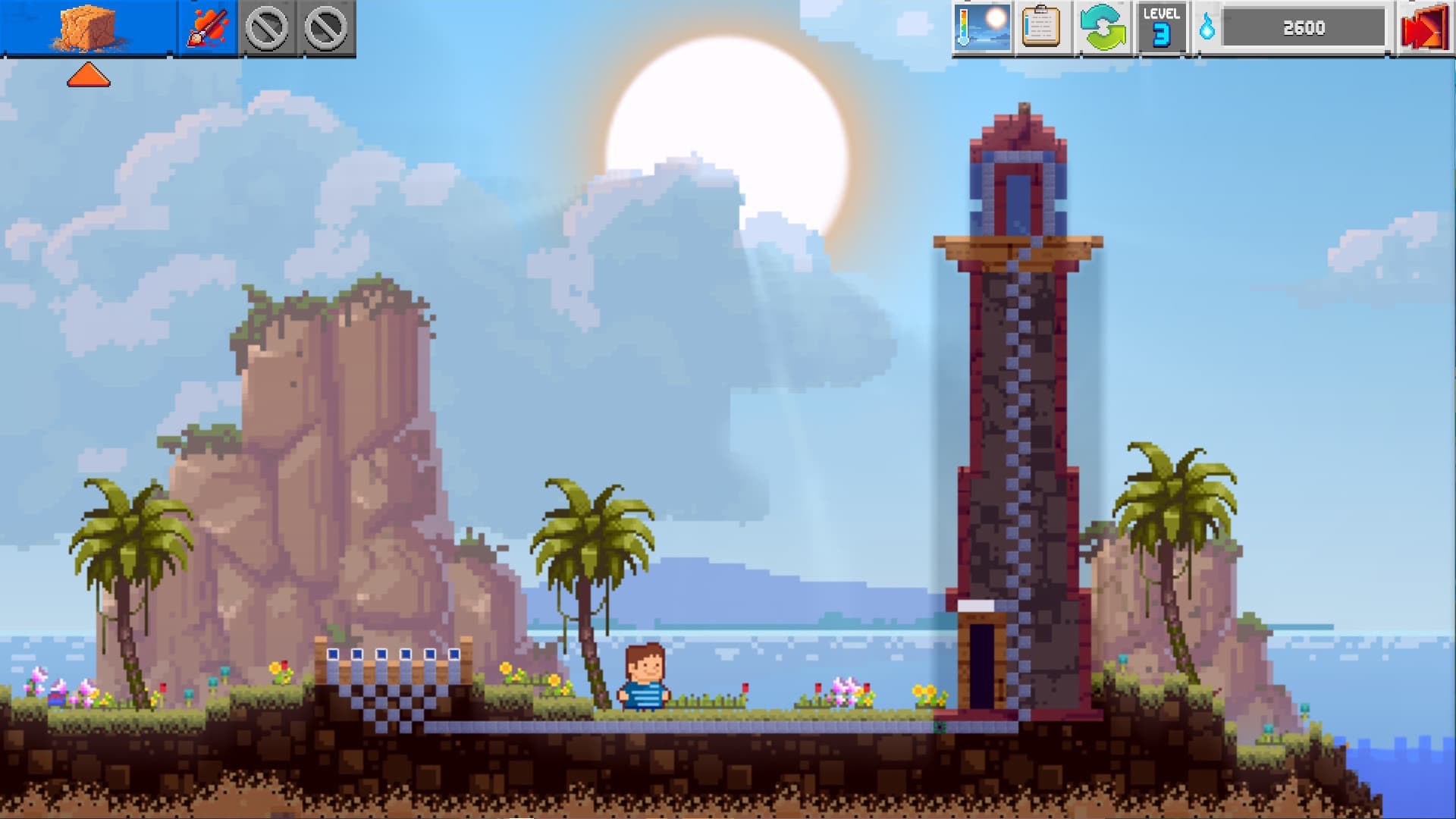
Task: Click the white block on the lighthouse
Action: click(976, 607)
